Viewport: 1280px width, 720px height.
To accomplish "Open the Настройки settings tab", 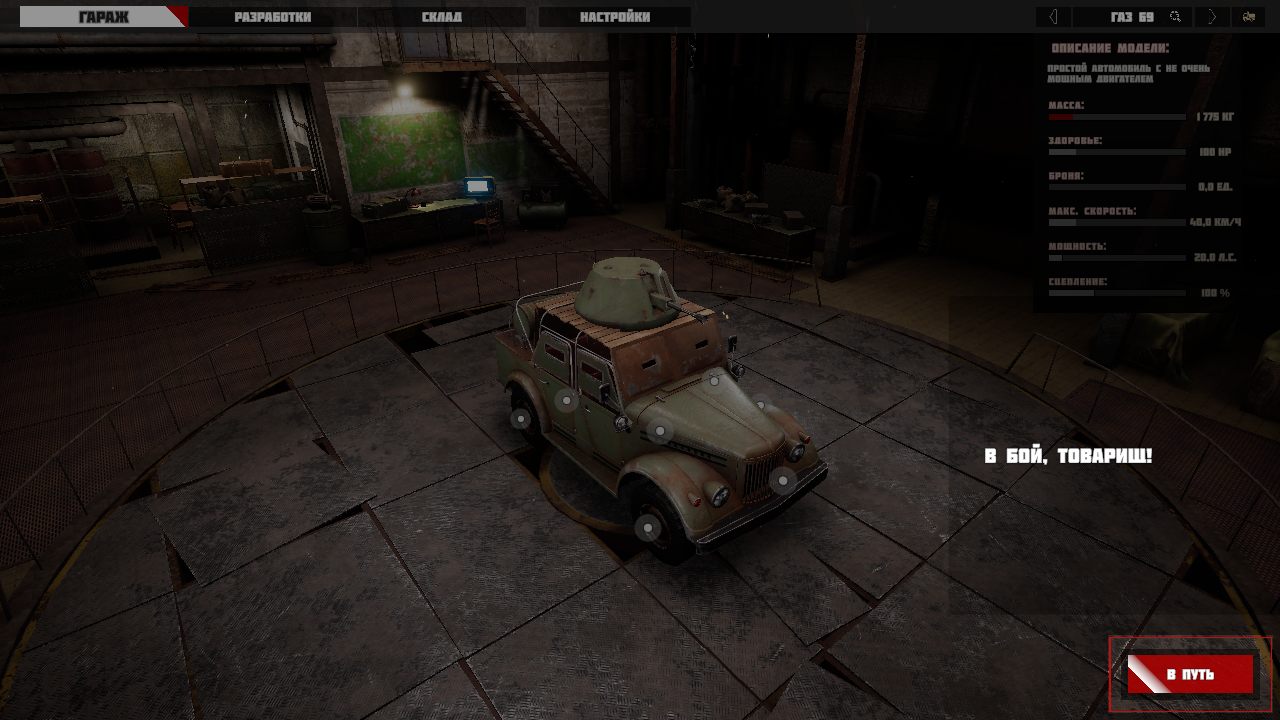I will 614,17.
